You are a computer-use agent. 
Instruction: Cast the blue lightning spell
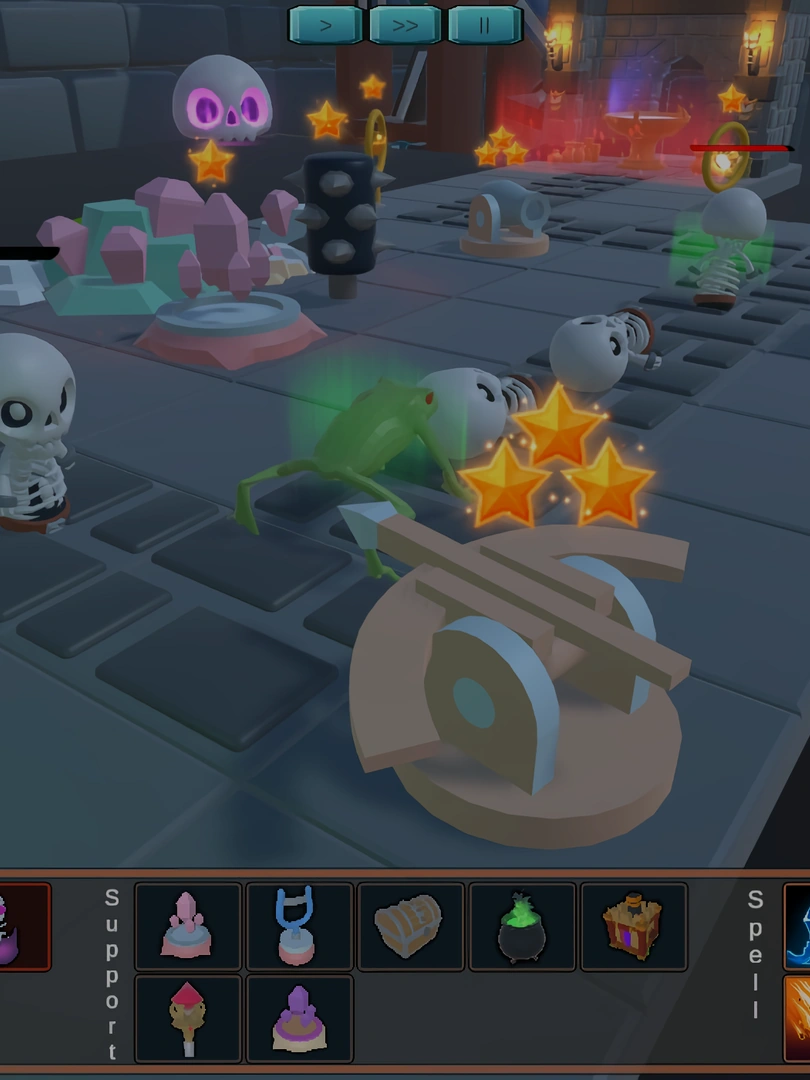(797, 926)
